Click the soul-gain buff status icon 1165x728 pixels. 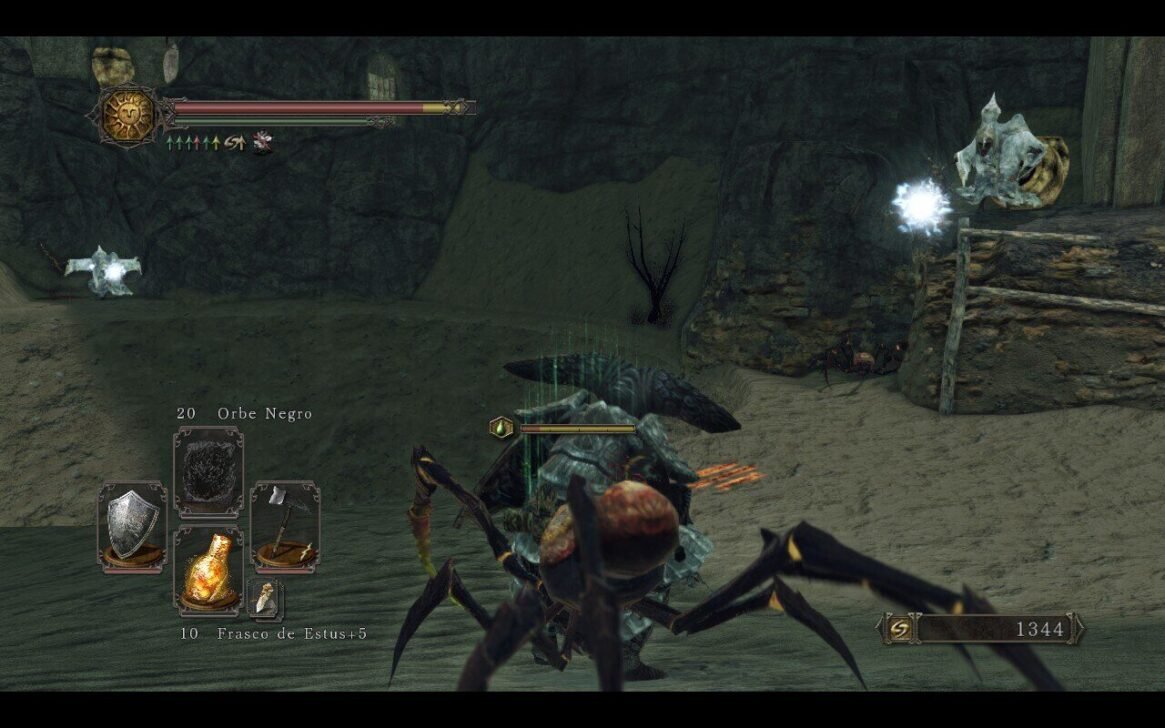click(234, 143)
